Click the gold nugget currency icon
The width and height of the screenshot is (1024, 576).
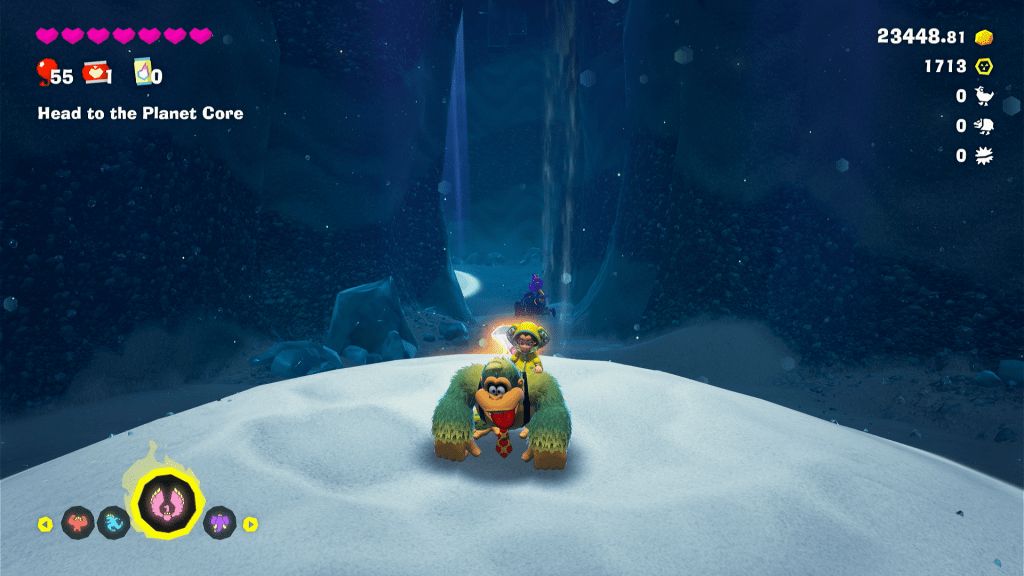point(984,37)
